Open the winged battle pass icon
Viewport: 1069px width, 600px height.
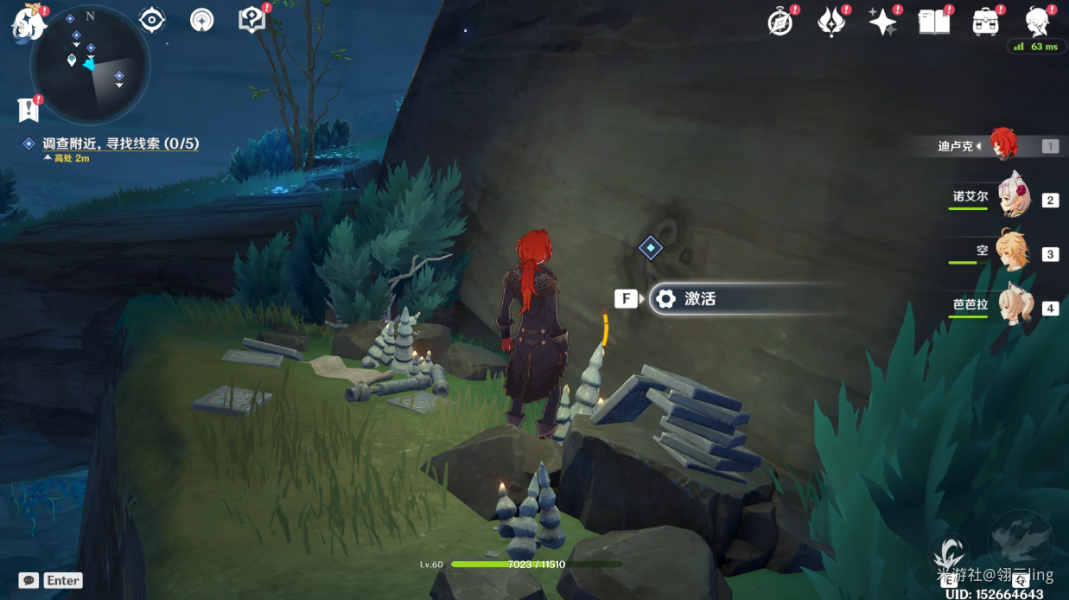coord(831,21)
